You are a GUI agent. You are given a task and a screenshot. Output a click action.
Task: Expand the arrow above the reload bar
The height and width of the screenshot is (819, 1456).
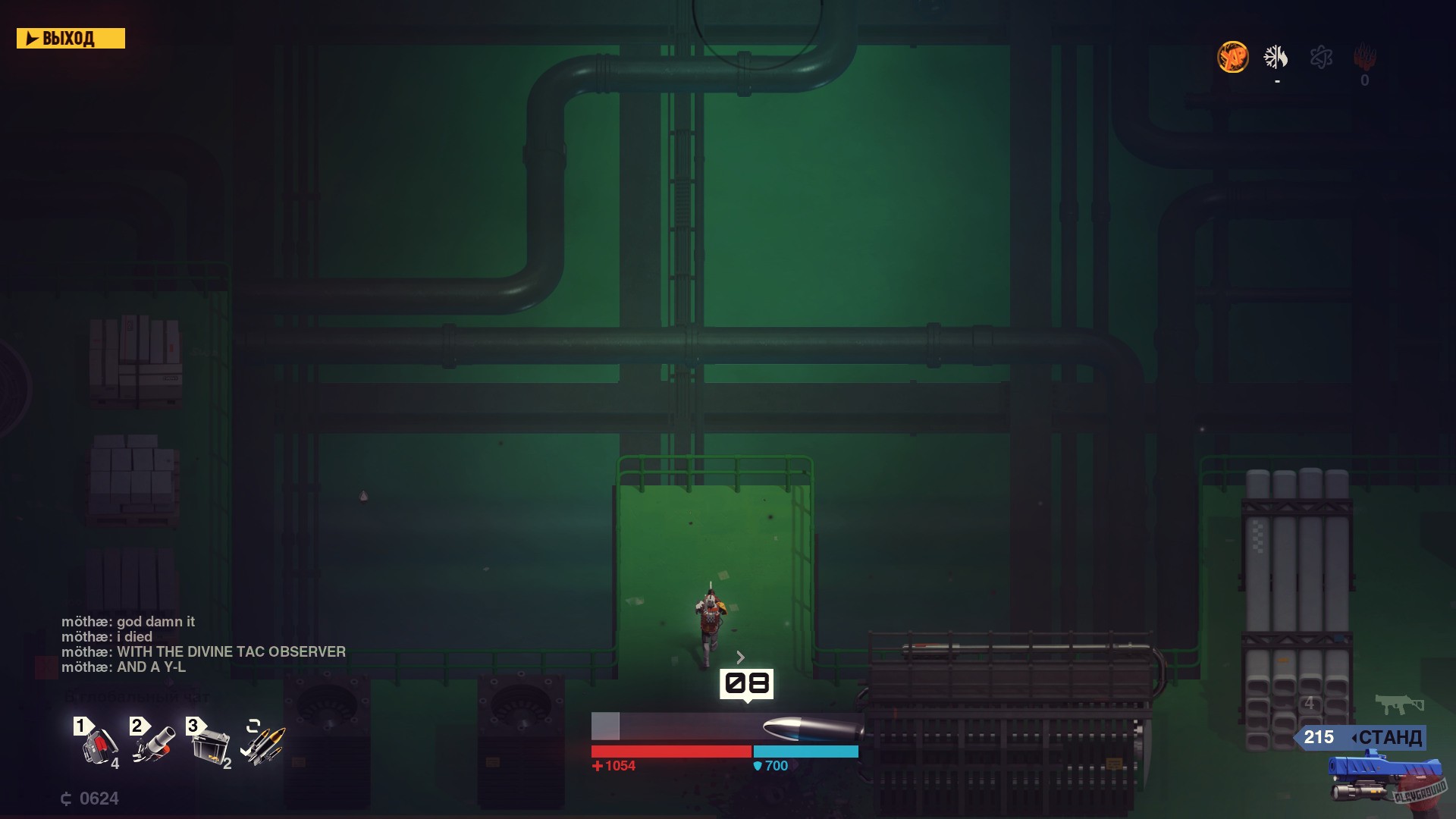click(x=739, y=657)
